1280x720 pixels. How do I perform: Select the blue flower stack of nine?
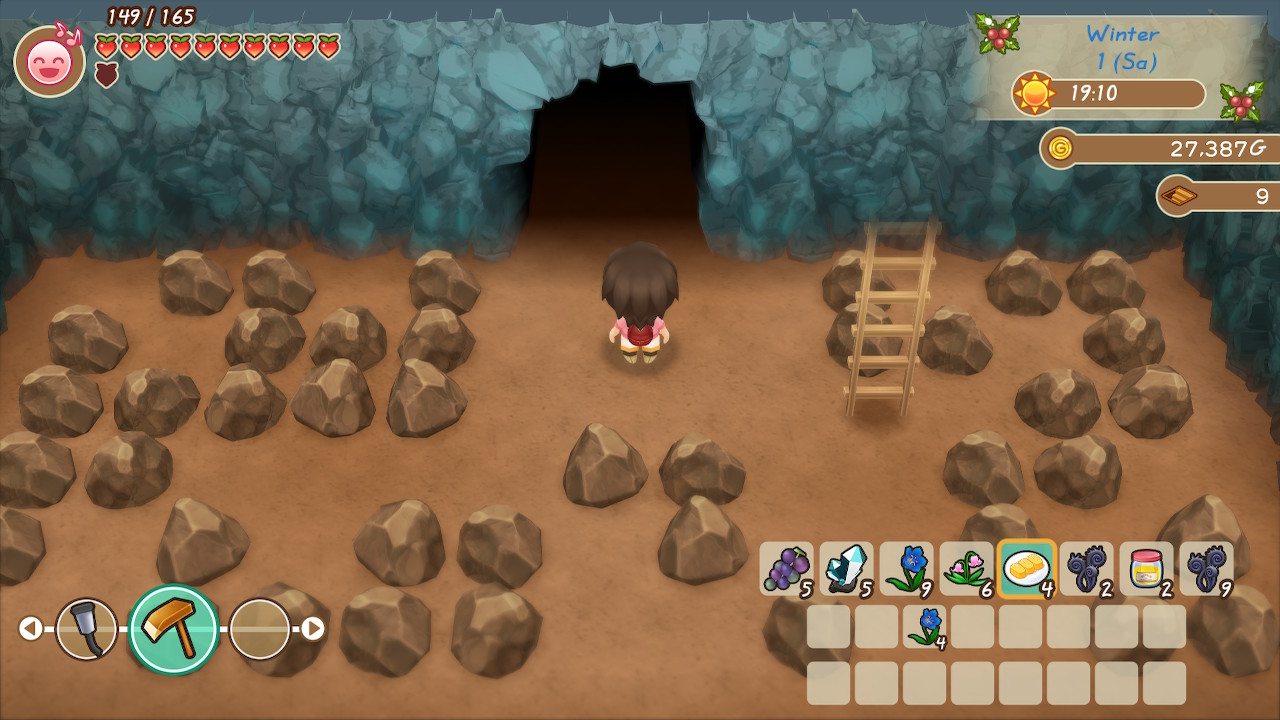(x=906, y=569)
